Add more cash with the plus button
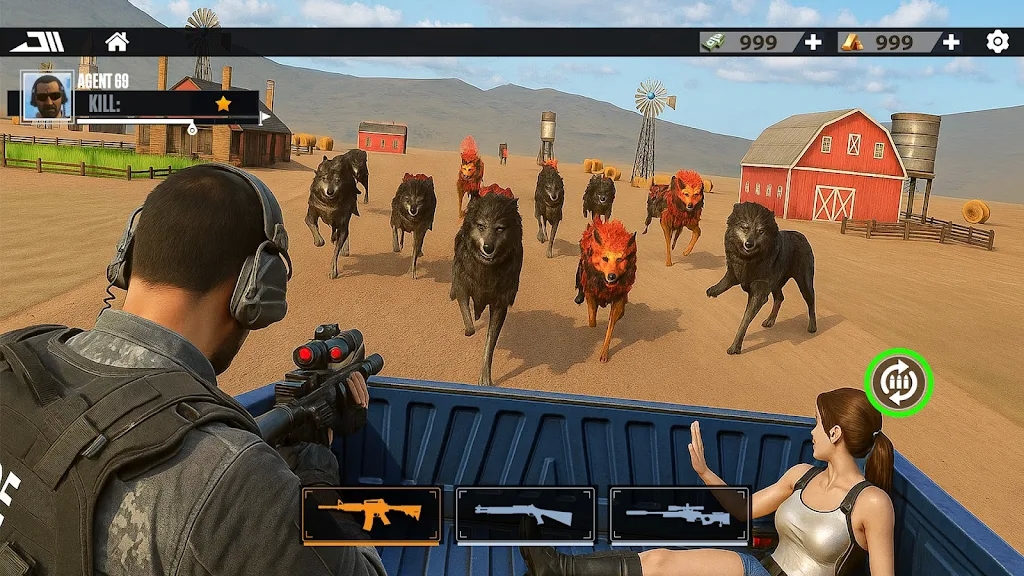 (813, 42)
